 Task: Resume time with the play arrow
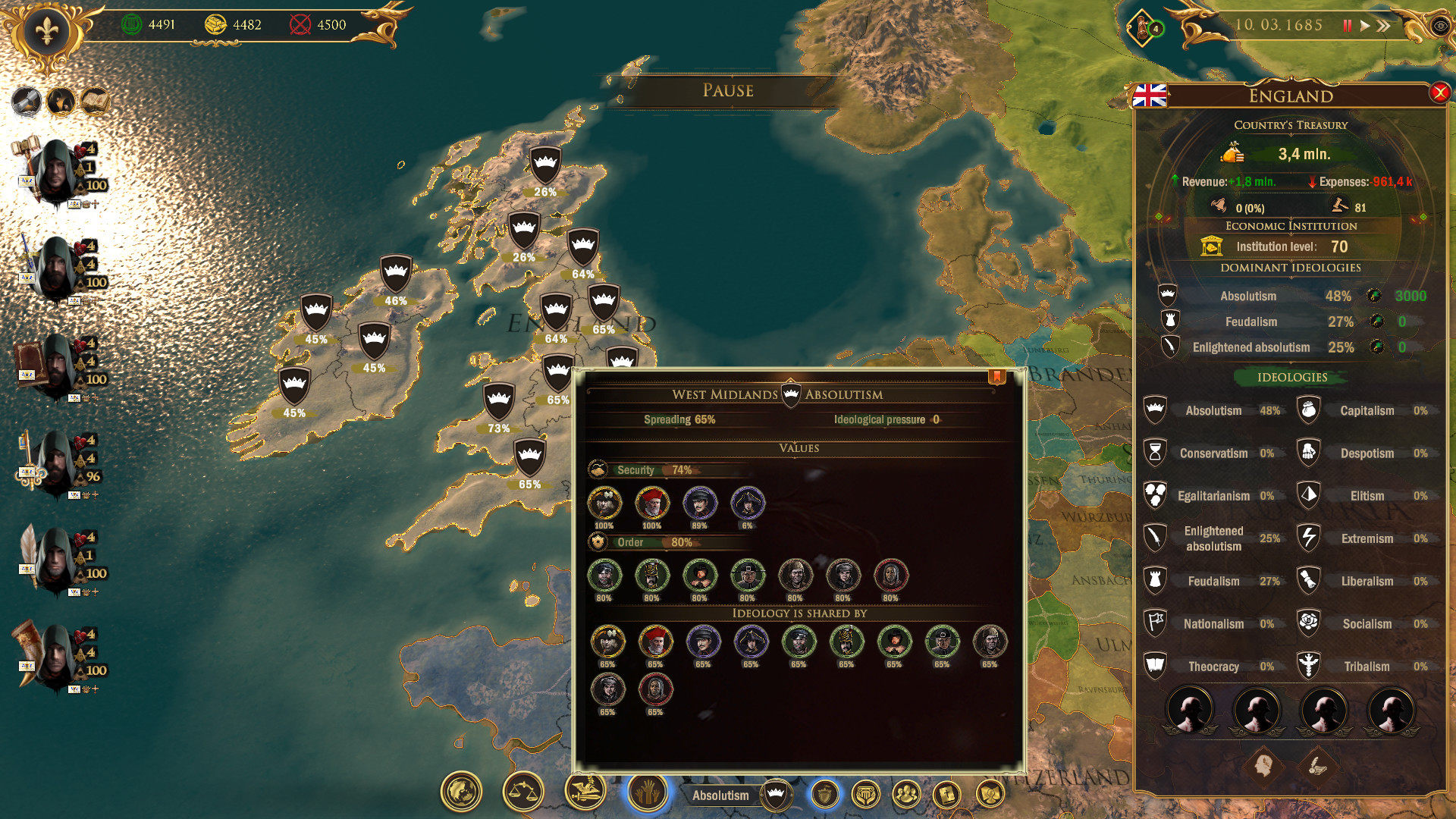1365,26
